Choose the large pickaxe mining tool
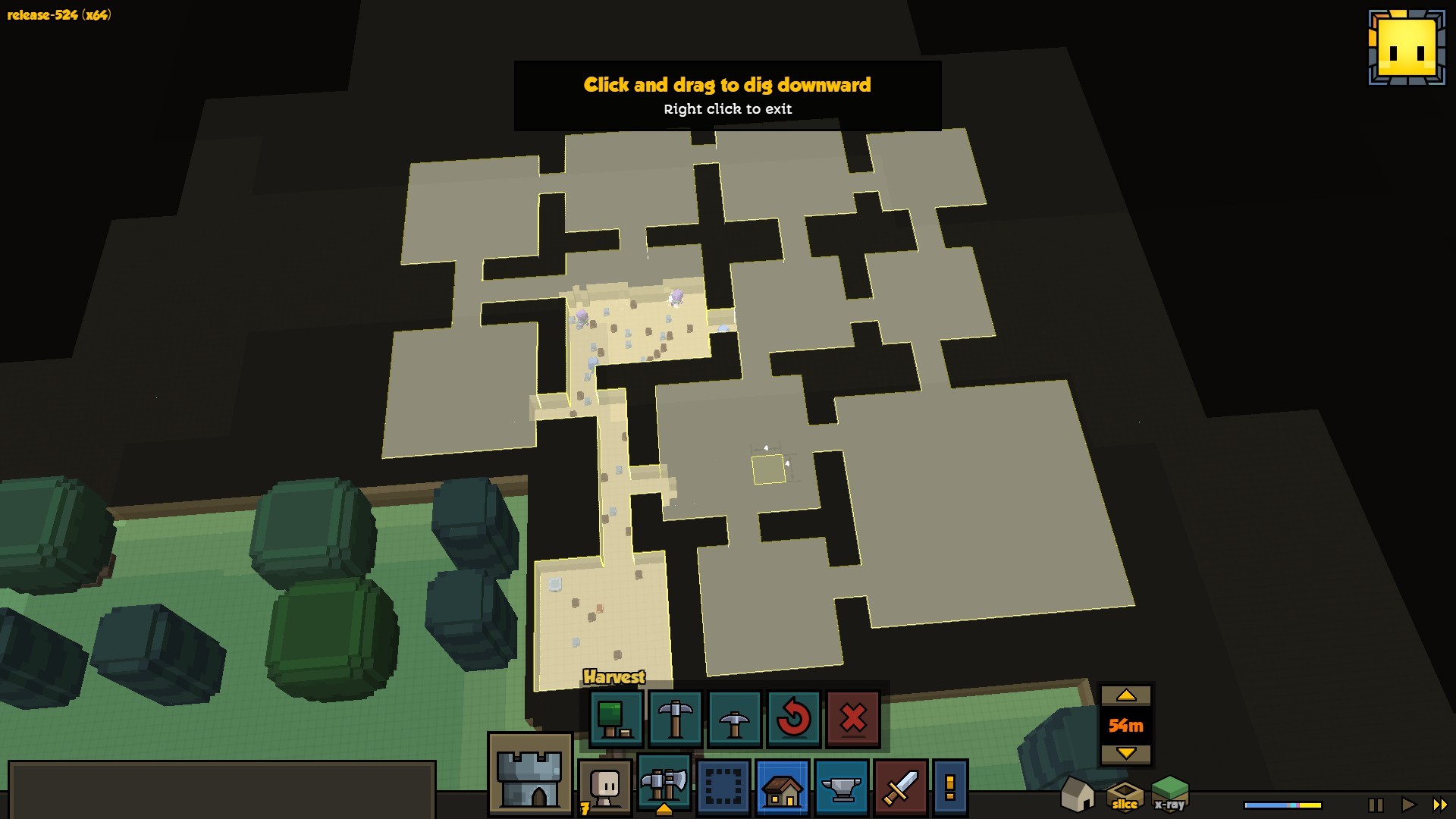The height and width of the screenshot is (819, 1456). [x=675, y=718]
